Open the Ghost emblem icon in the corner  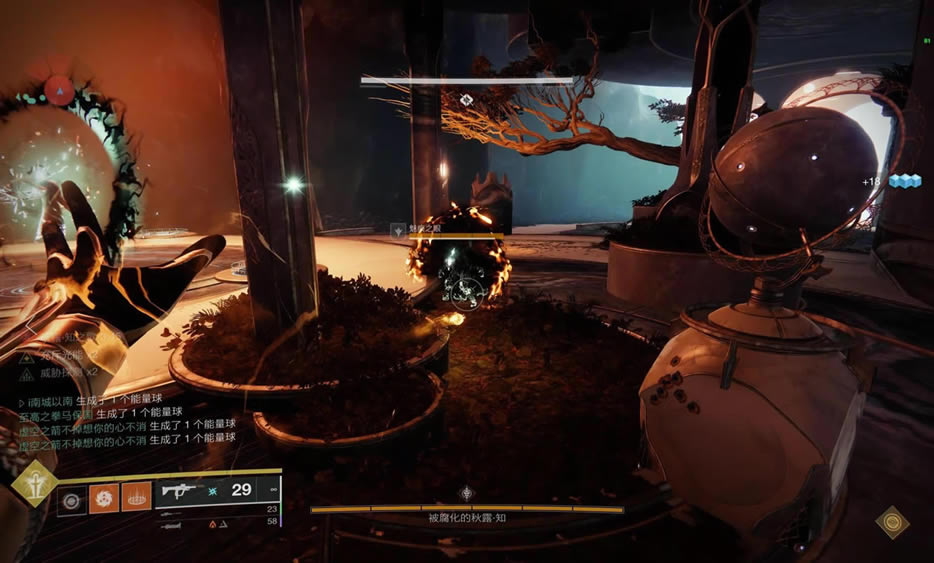click(x=891, y=522)
